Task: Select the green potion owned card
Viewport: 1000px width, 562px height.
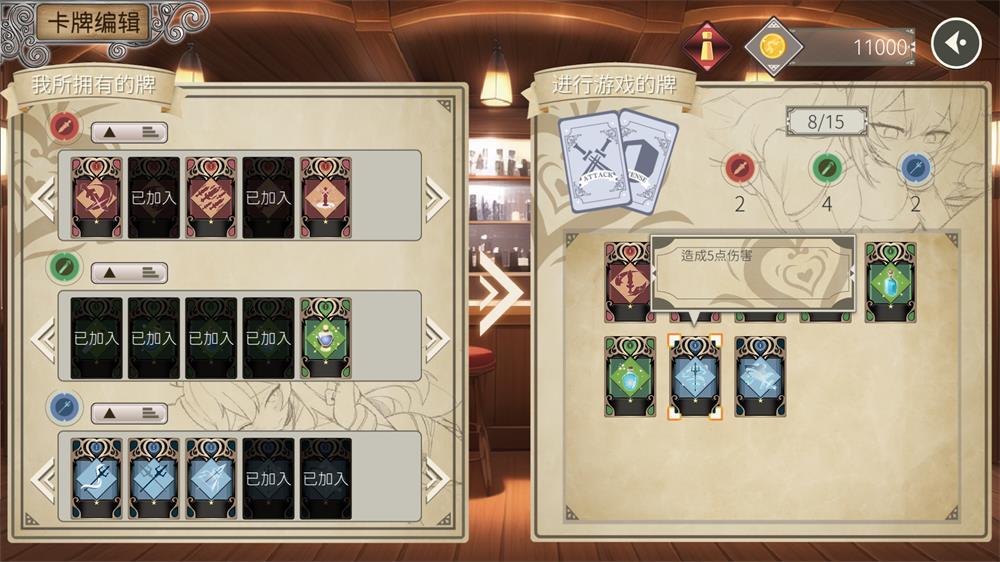Action: click(326, 337)
